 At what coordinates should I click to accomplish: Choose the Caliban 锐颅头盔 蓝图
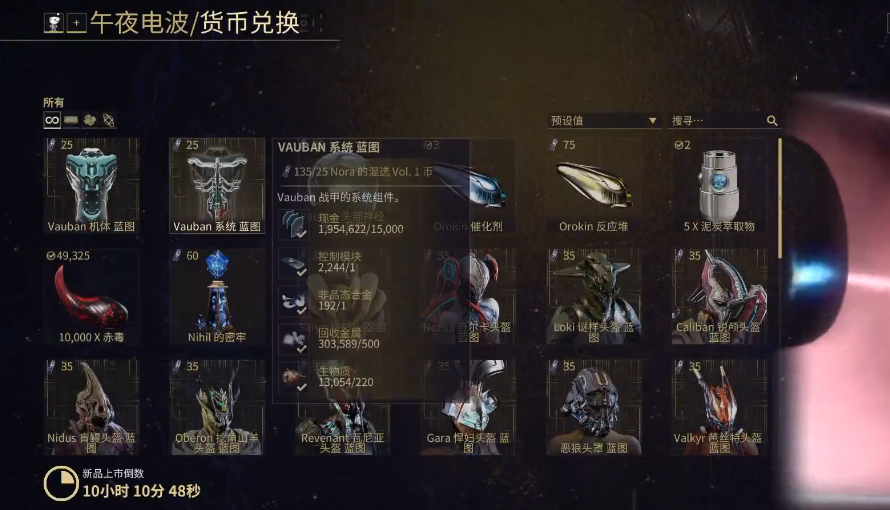[719, 296]
